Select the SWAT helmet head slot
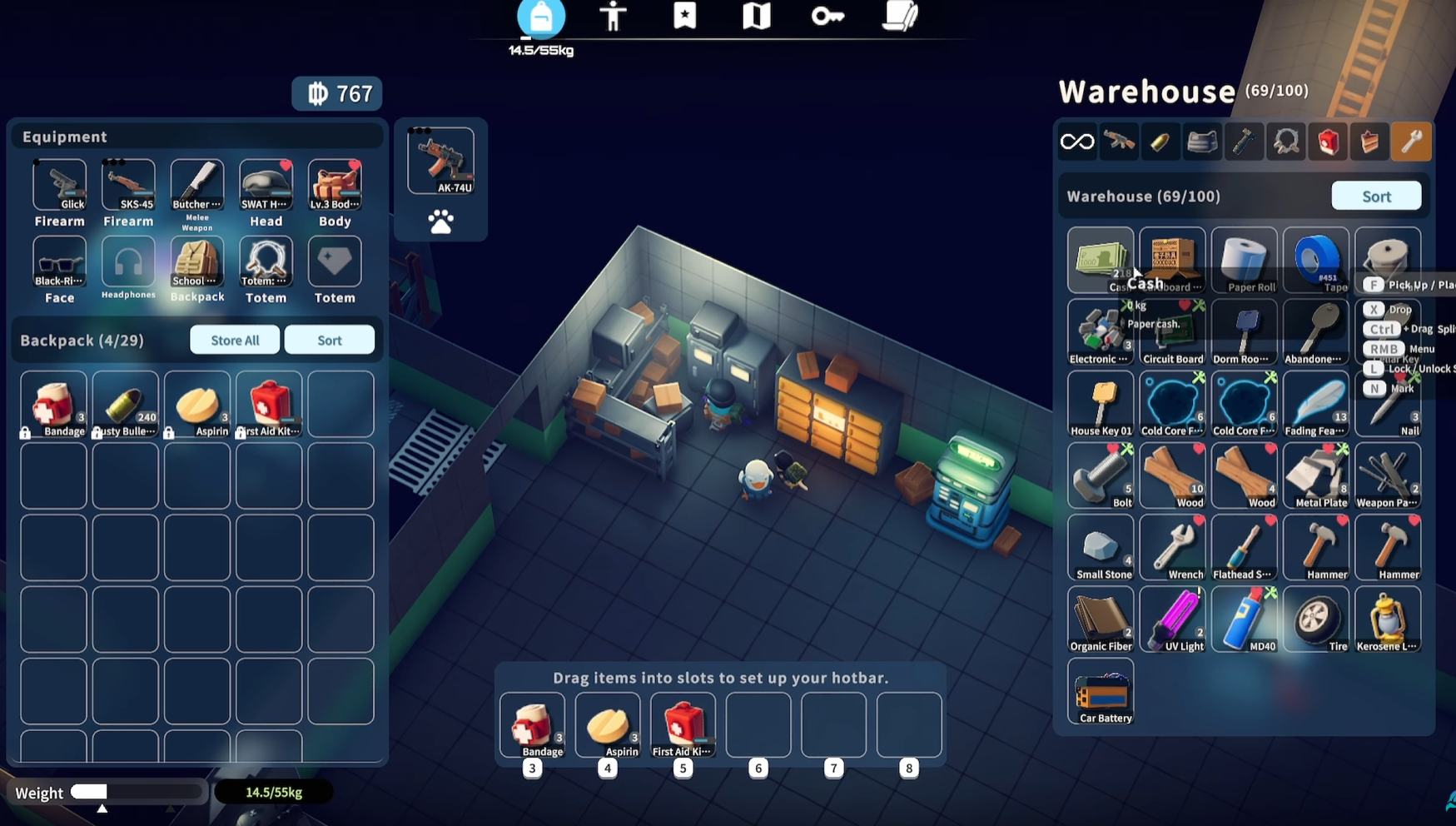Viewport: 1456px width, 826px height. pos(266,186)
